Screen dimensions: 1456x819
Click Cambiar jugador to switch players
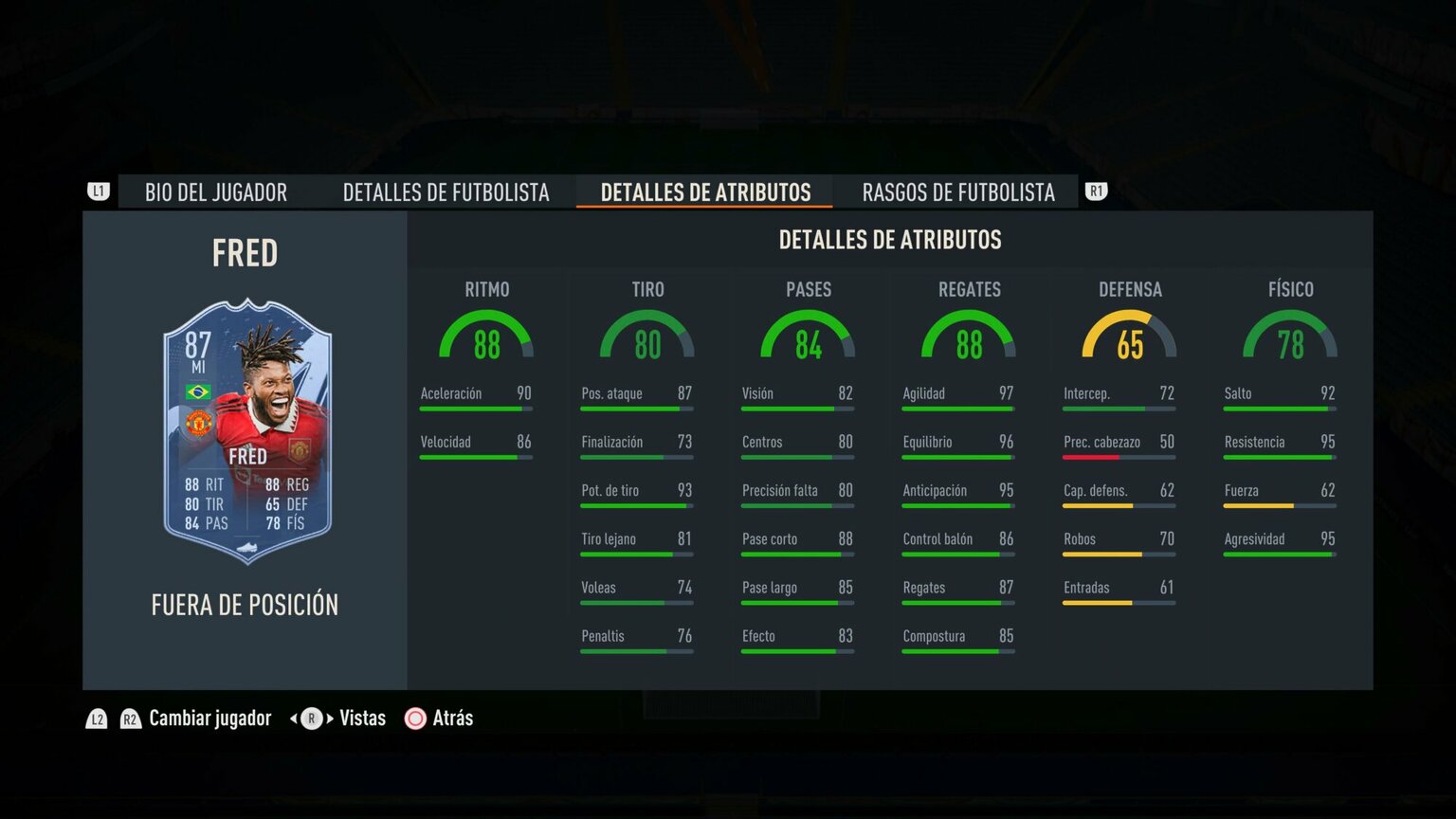pyautogui.click(x=209, y=719)
